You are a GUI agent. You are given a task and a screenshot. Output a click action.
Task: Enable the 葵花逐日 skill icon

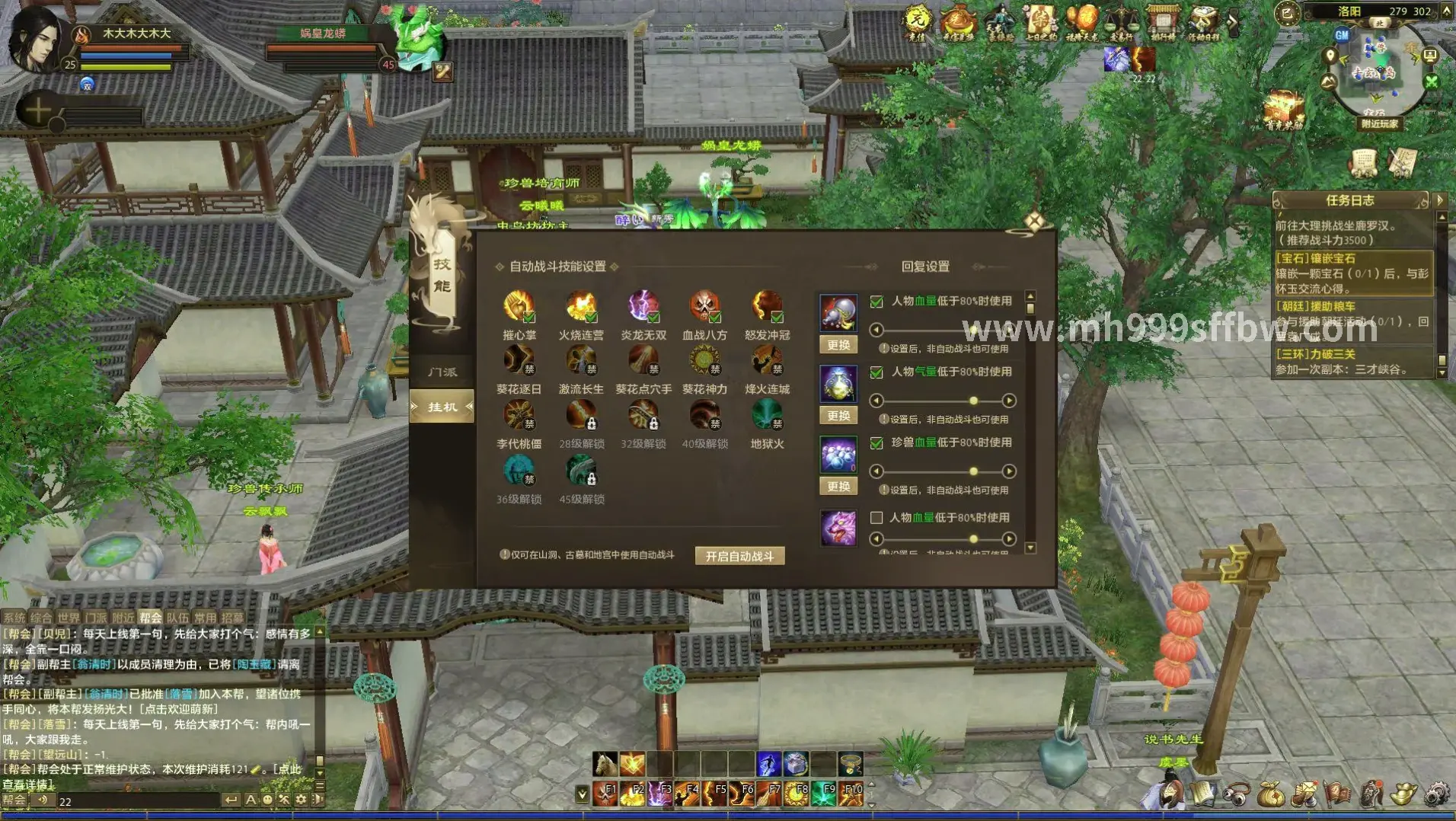click(x=519, y=361)
